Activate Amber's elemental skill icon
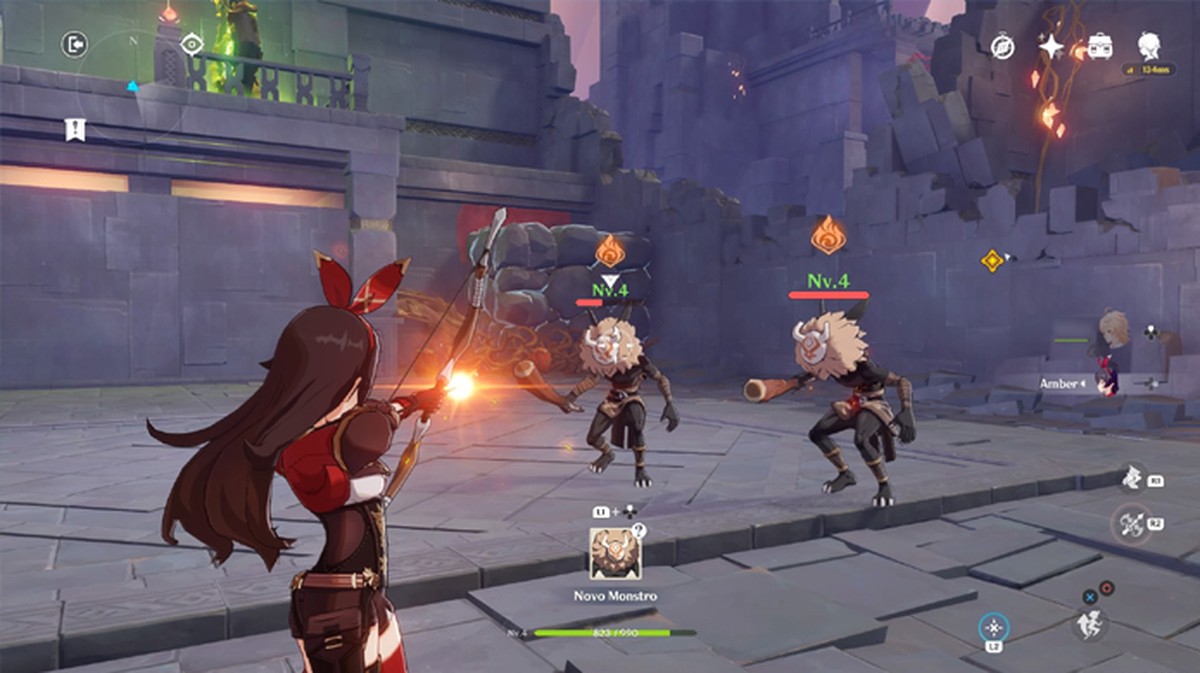The image size is (1200, 673). (1131, 478)
